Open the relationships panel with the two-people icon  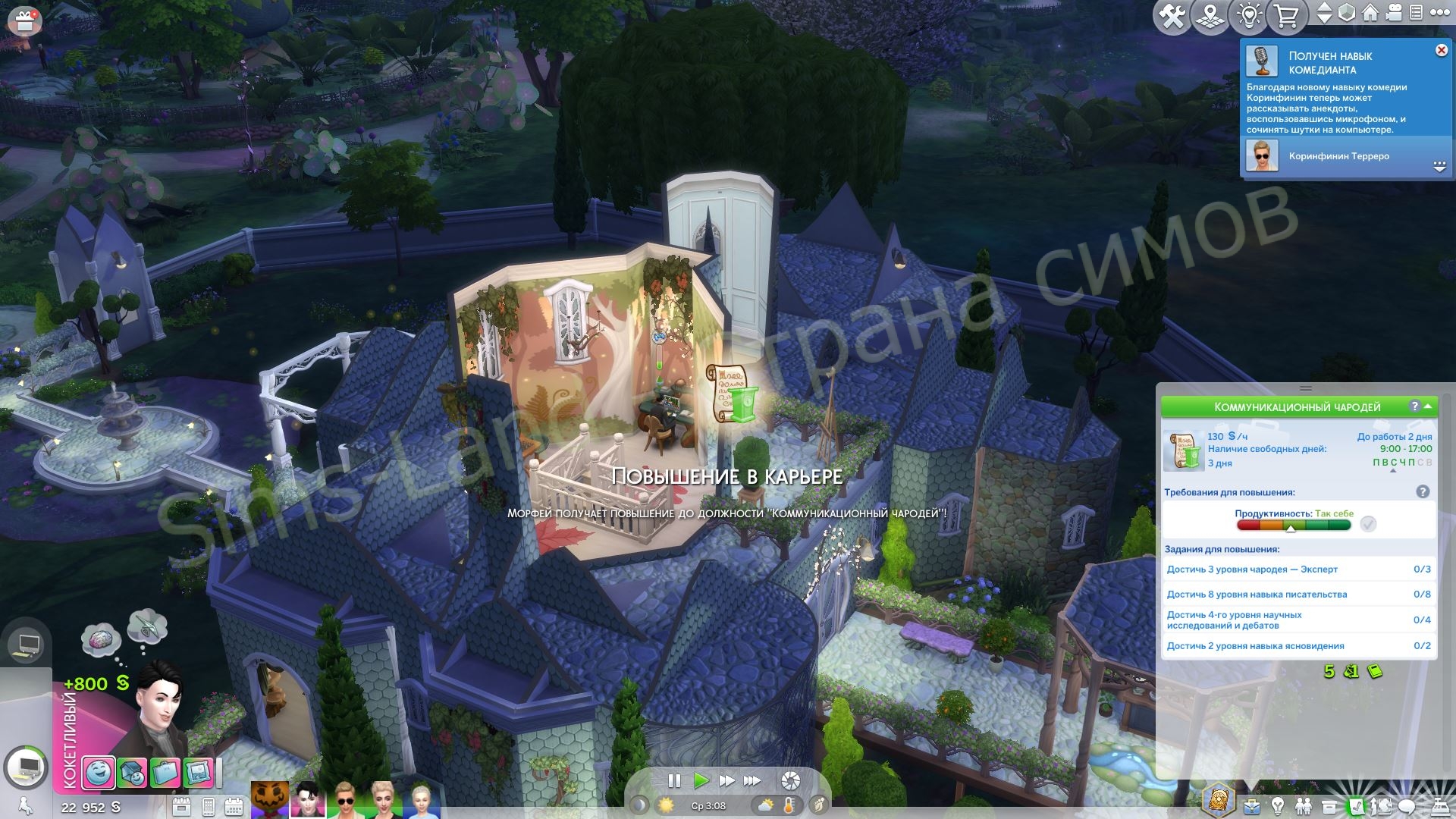[x=1304, y=805]
